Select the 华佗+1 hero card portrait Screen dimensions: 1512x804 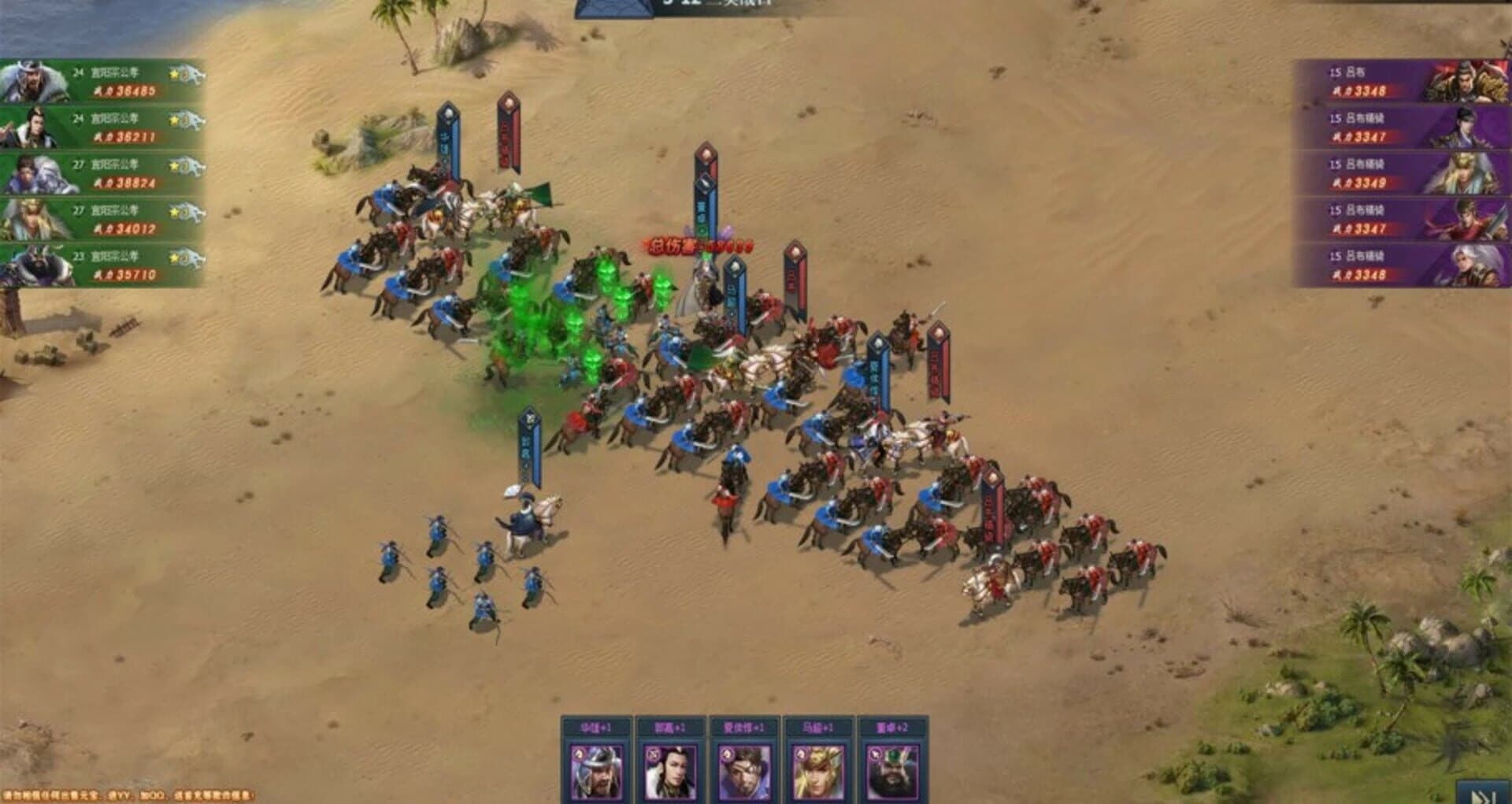pos(597,773)
